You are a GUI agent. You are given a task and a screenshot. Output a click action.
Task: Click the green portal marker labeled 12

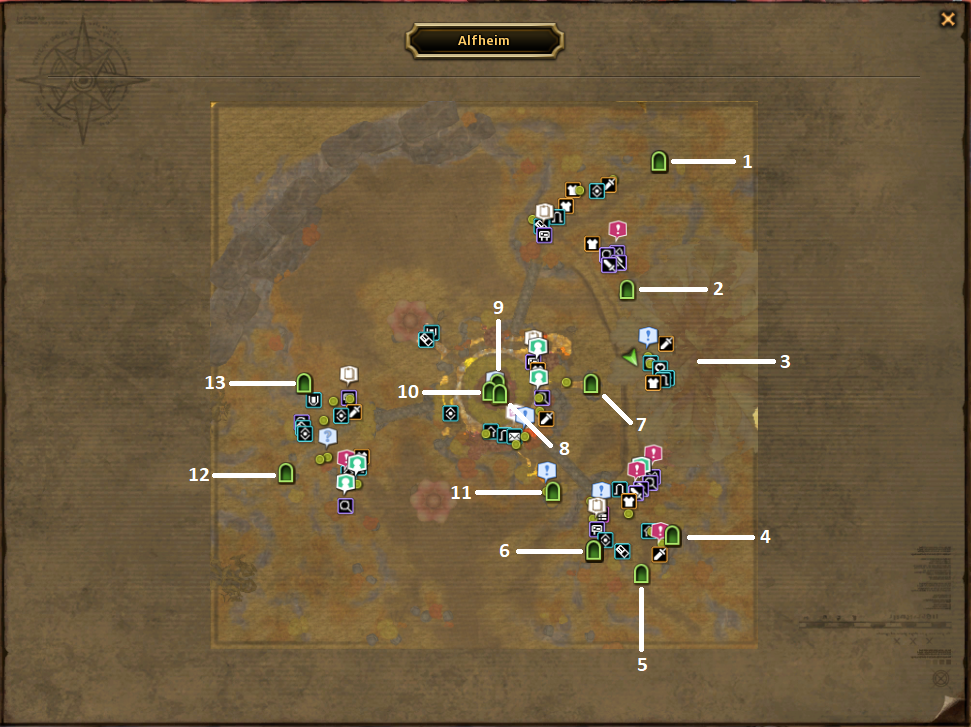pyautogui.click(x=286, y=473)
